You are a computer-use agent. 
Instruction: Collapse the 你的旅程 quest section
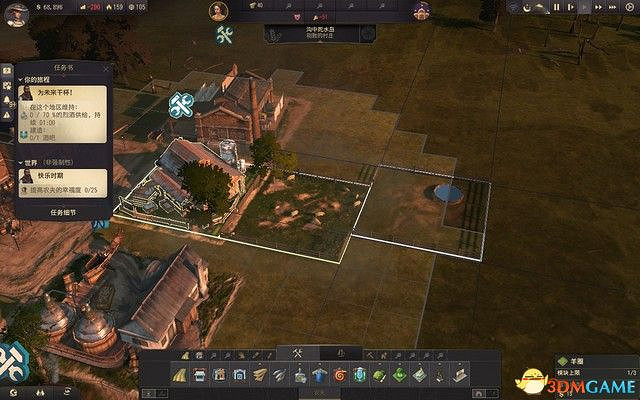point(22,81)
